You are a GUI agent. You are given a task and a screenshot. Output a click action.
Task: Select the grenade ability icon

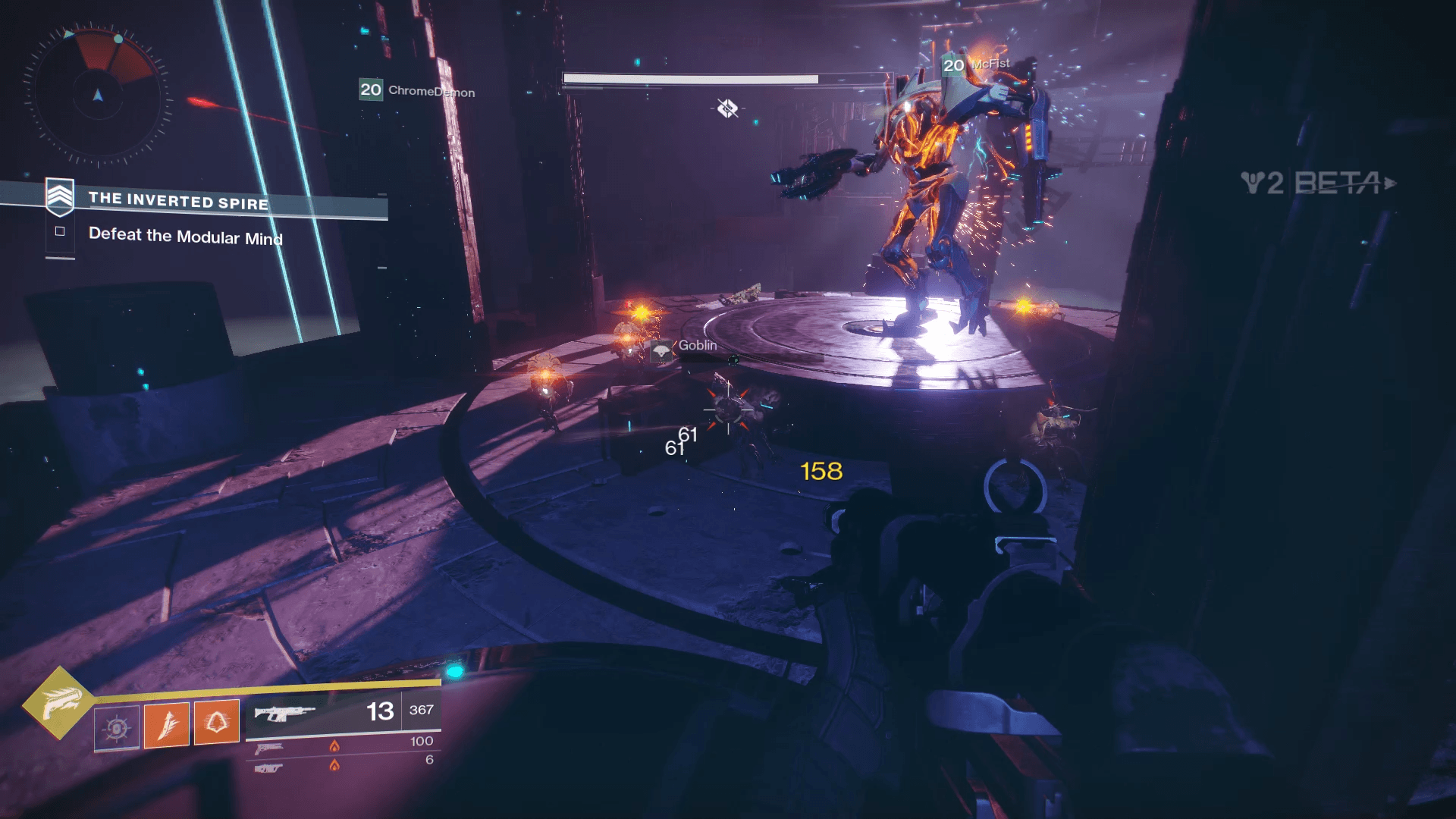117,729
